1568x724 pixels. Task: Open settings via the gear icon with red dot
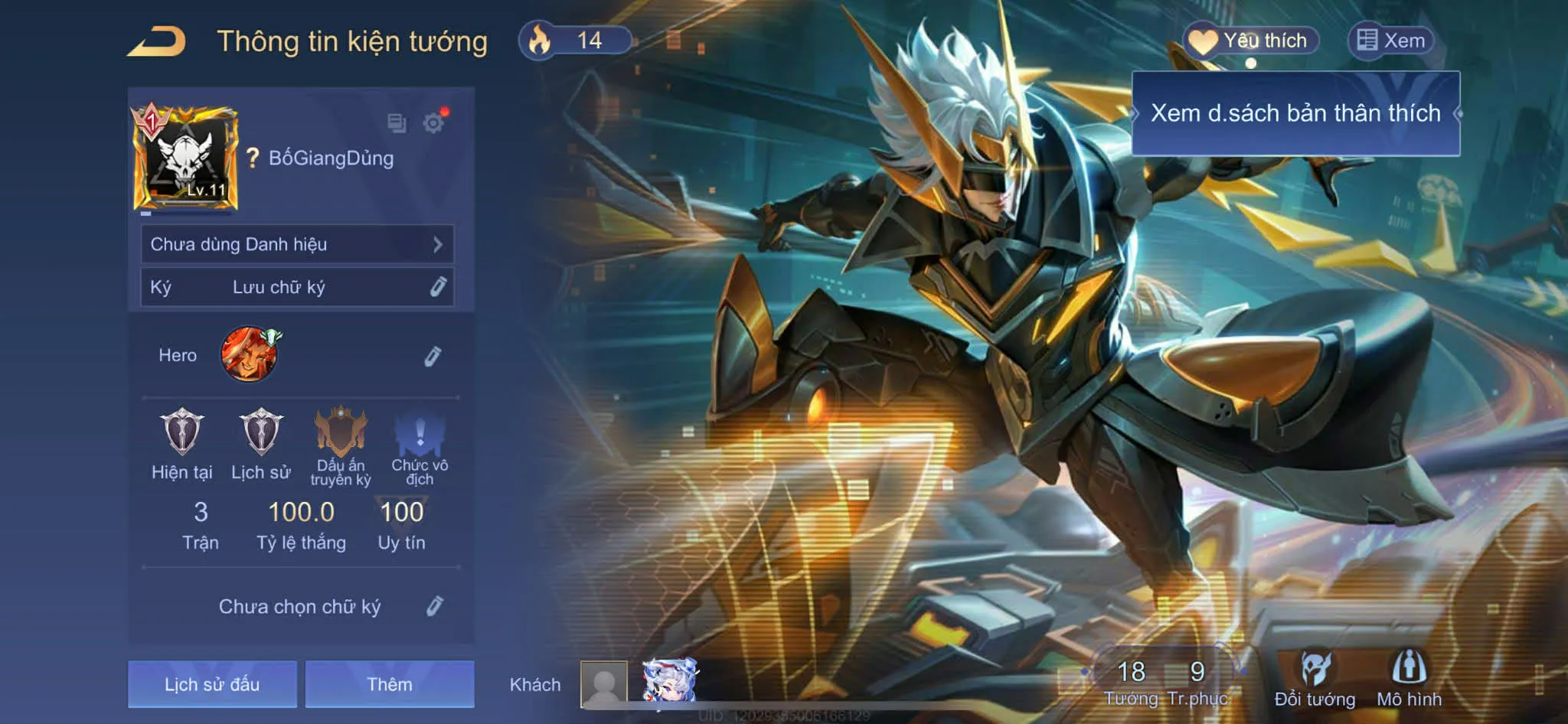[434, 122]
